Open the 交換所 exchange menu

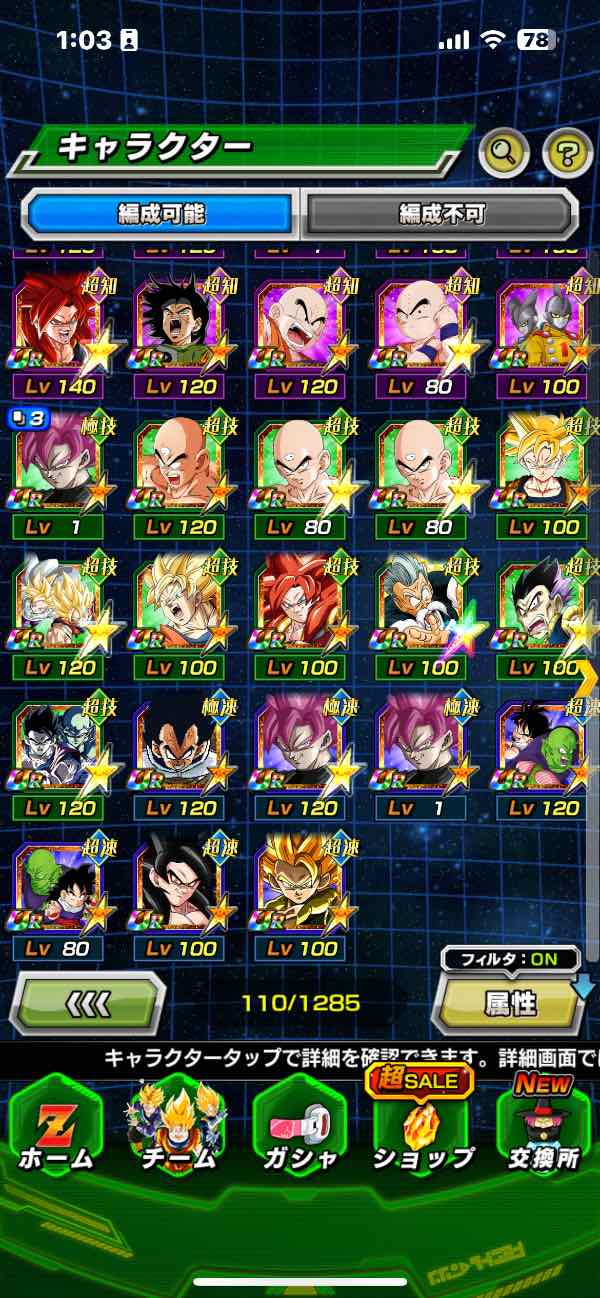(544, 1127)
